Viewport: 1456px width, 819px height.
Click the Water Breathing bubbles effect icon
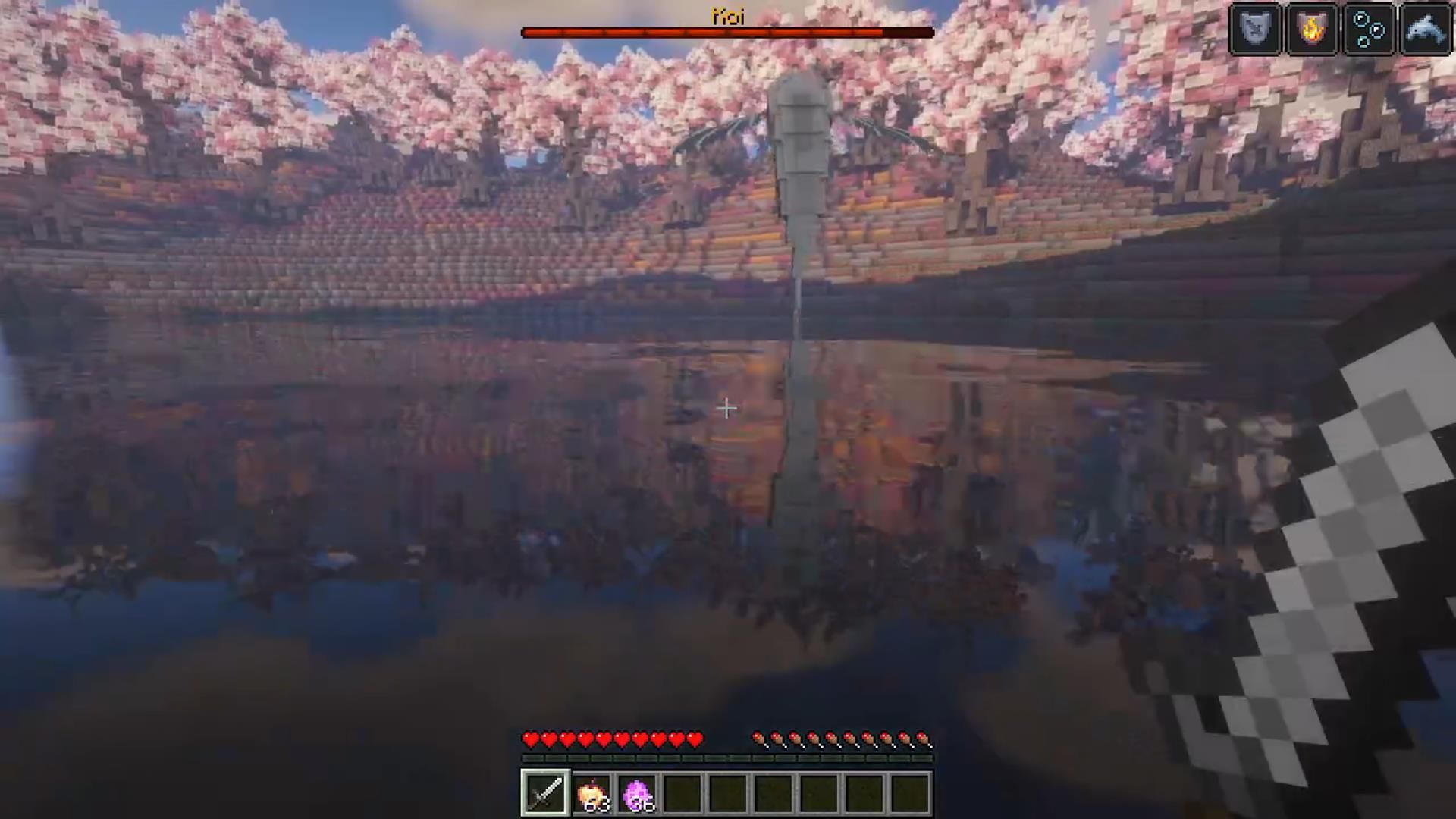[1370, 29]
